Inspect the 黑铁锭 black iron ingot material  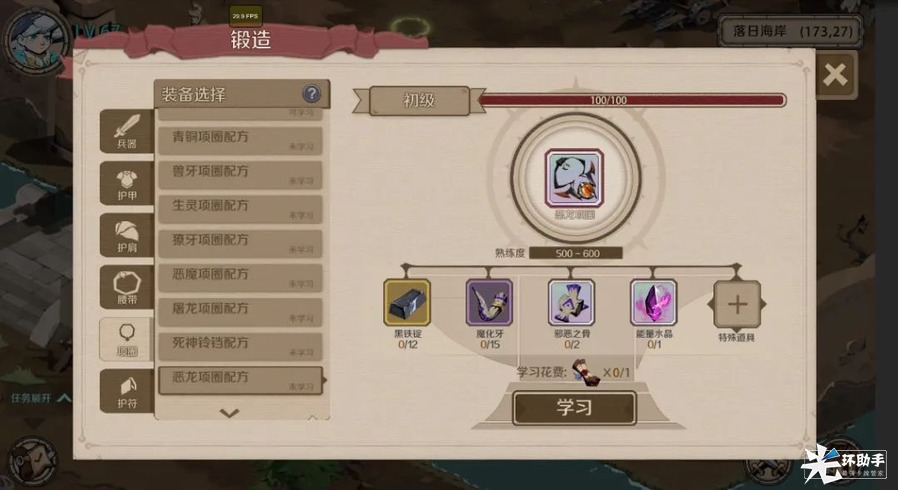pos(407,304)
